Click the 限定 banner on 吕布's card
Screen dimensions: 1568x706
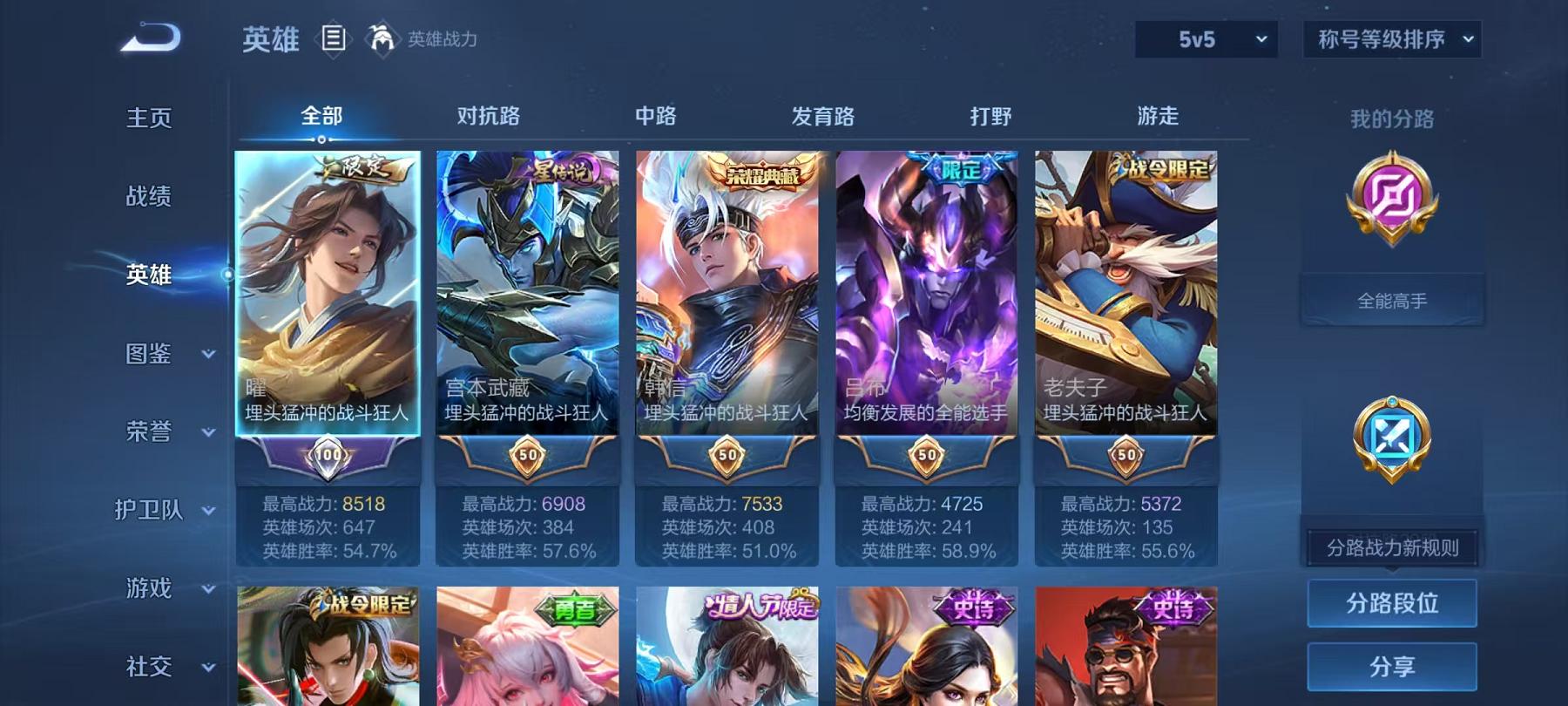pos(961,171)
